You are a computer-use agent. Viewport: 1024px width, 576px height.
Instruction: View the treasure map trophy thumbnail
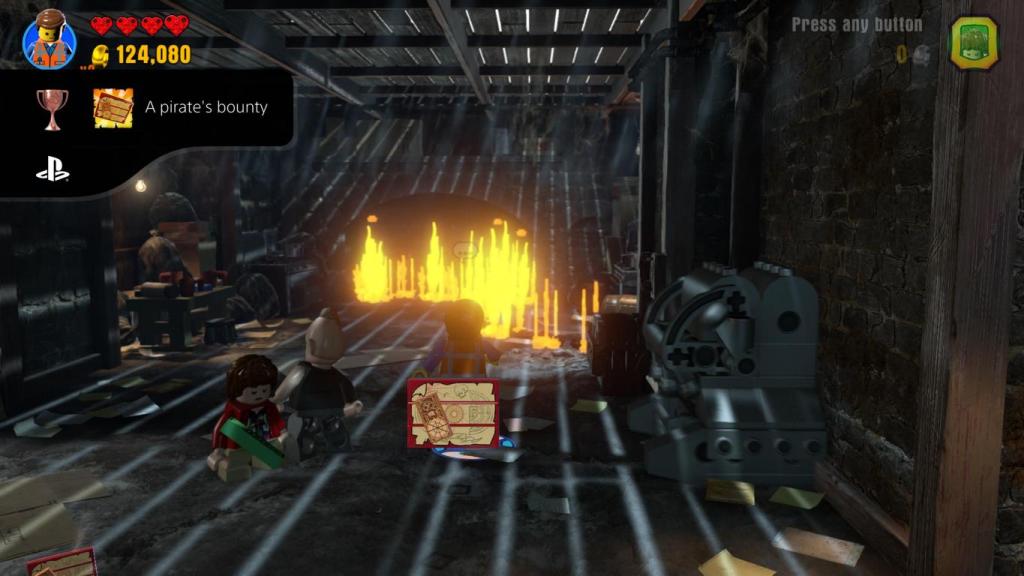coord(113,108)
